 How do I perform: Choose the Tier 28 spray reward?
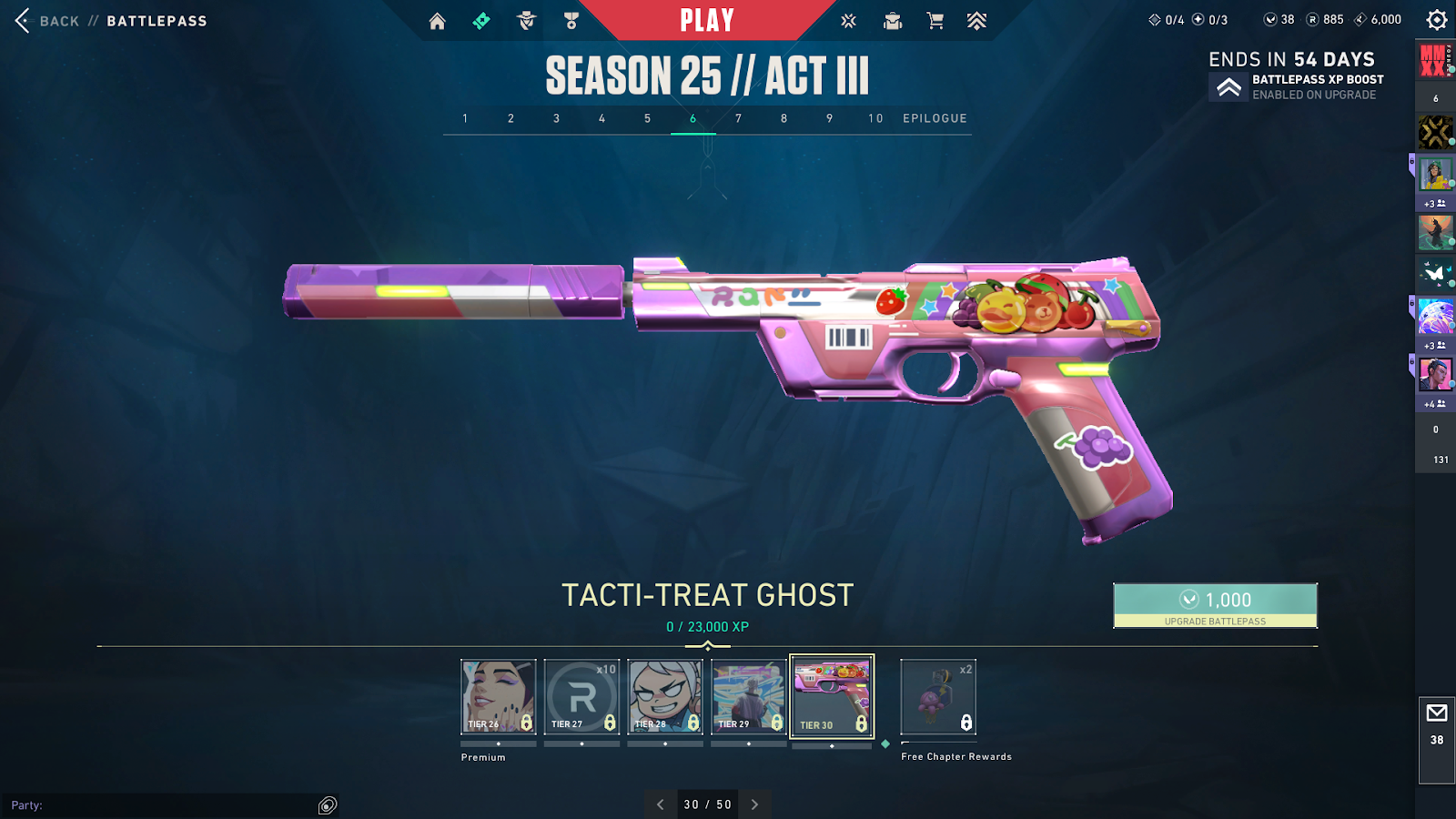(665, 696)
